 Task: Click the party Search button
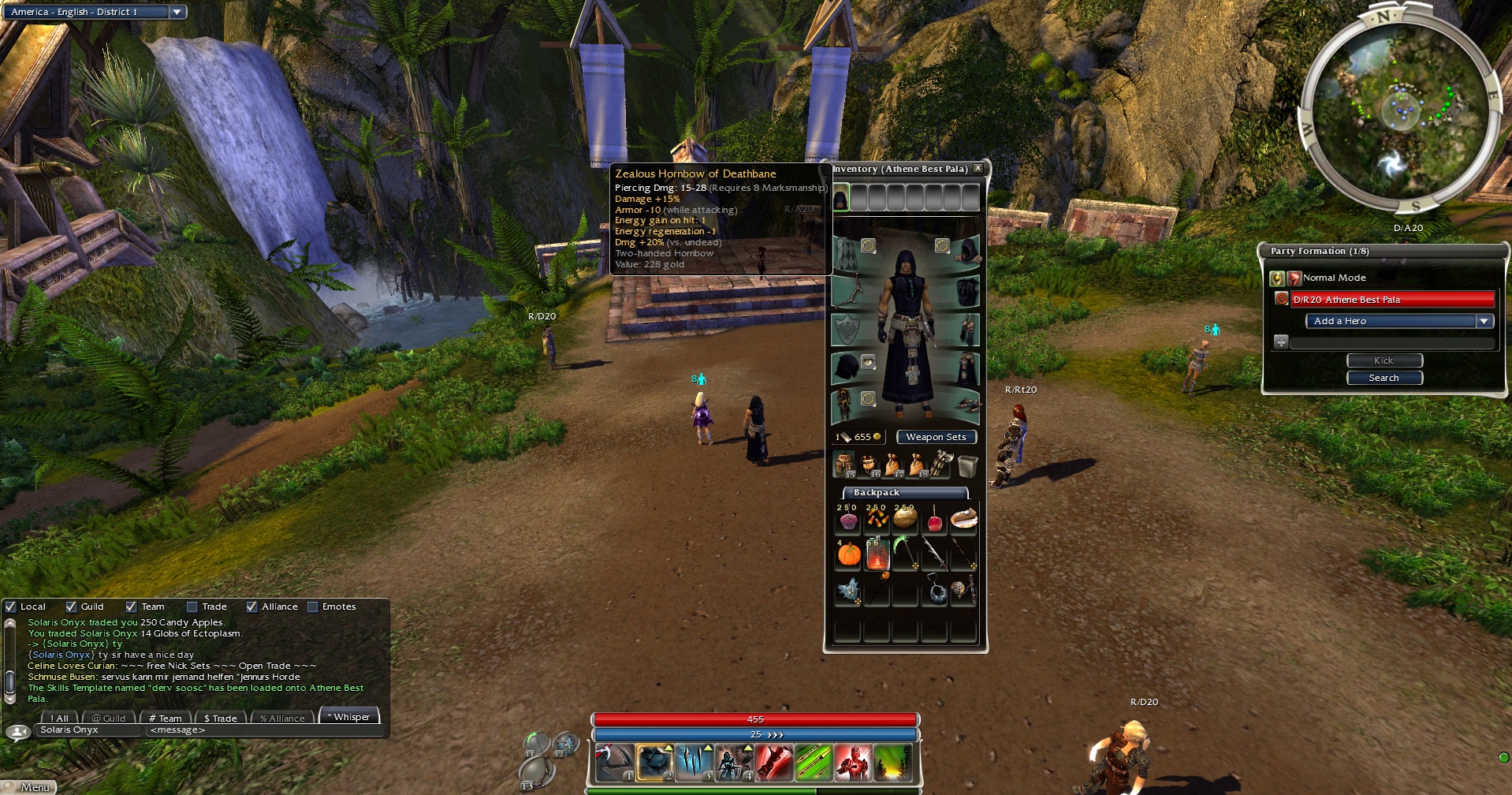[1384, 378]
